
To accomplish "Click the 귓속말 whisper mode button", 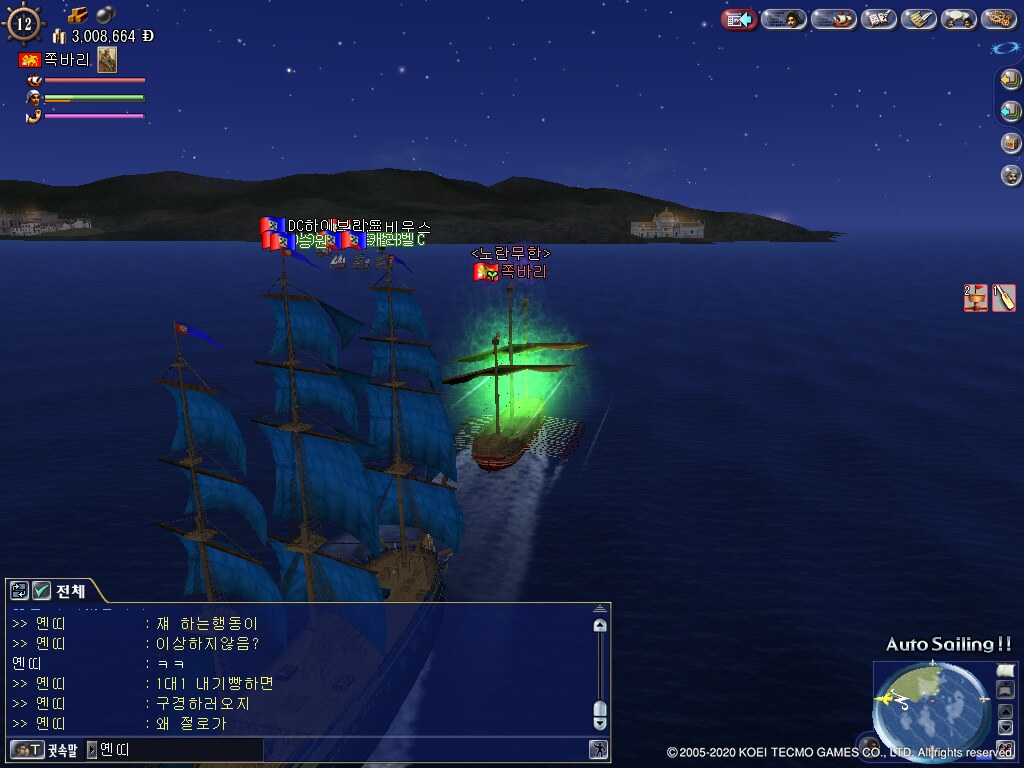I will tap(42, 749).
